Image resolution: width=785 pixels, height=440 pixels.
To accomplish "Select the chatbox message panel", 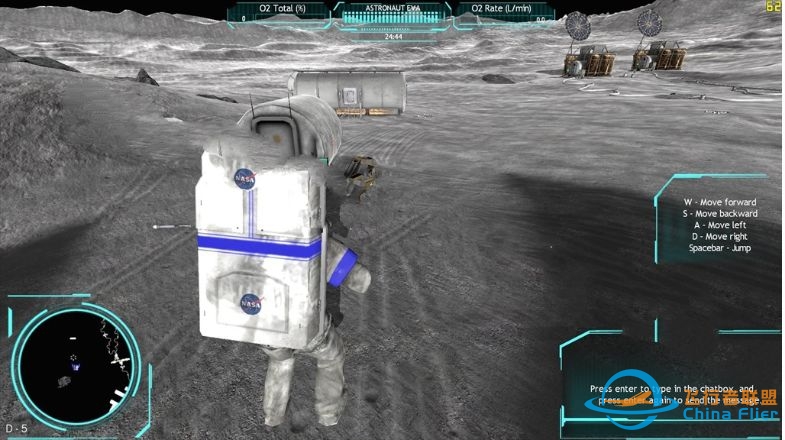I will (x=670, y=392).
